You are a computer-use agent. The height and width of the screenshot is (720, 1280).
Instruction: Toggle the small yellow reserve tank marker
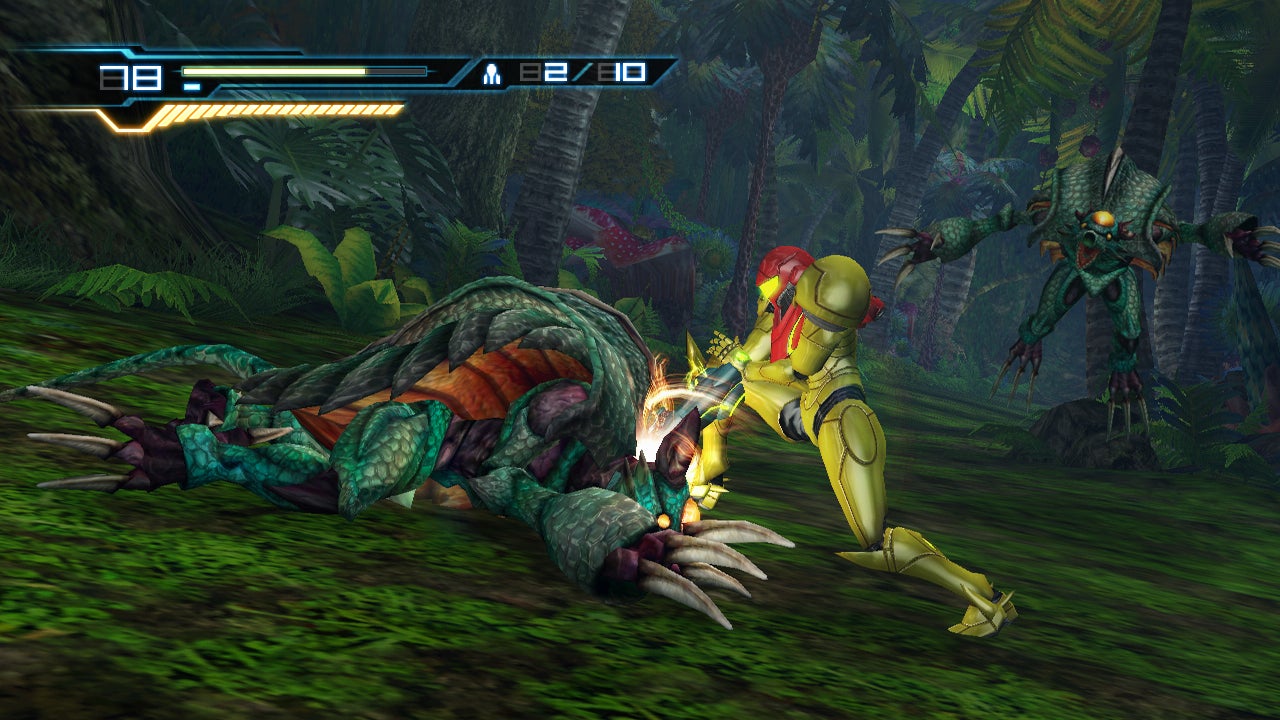[x=191, y=87]
